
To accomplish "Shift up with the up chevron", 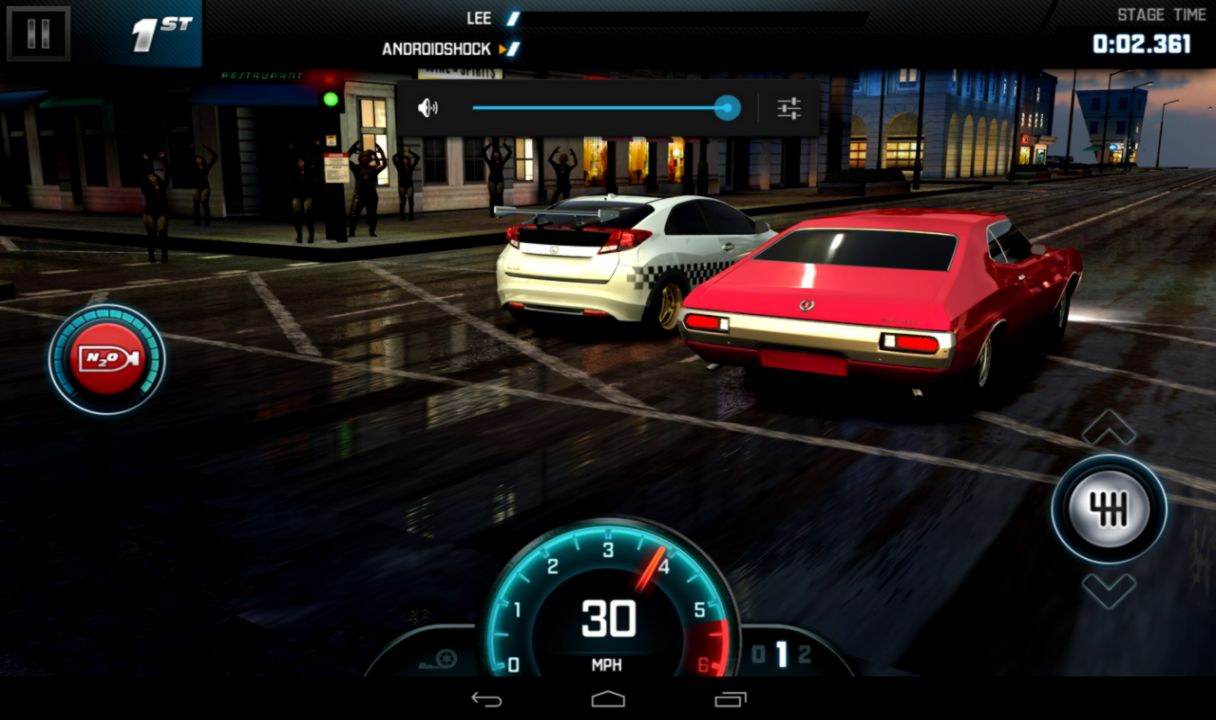I will (x=1108, y=428).
